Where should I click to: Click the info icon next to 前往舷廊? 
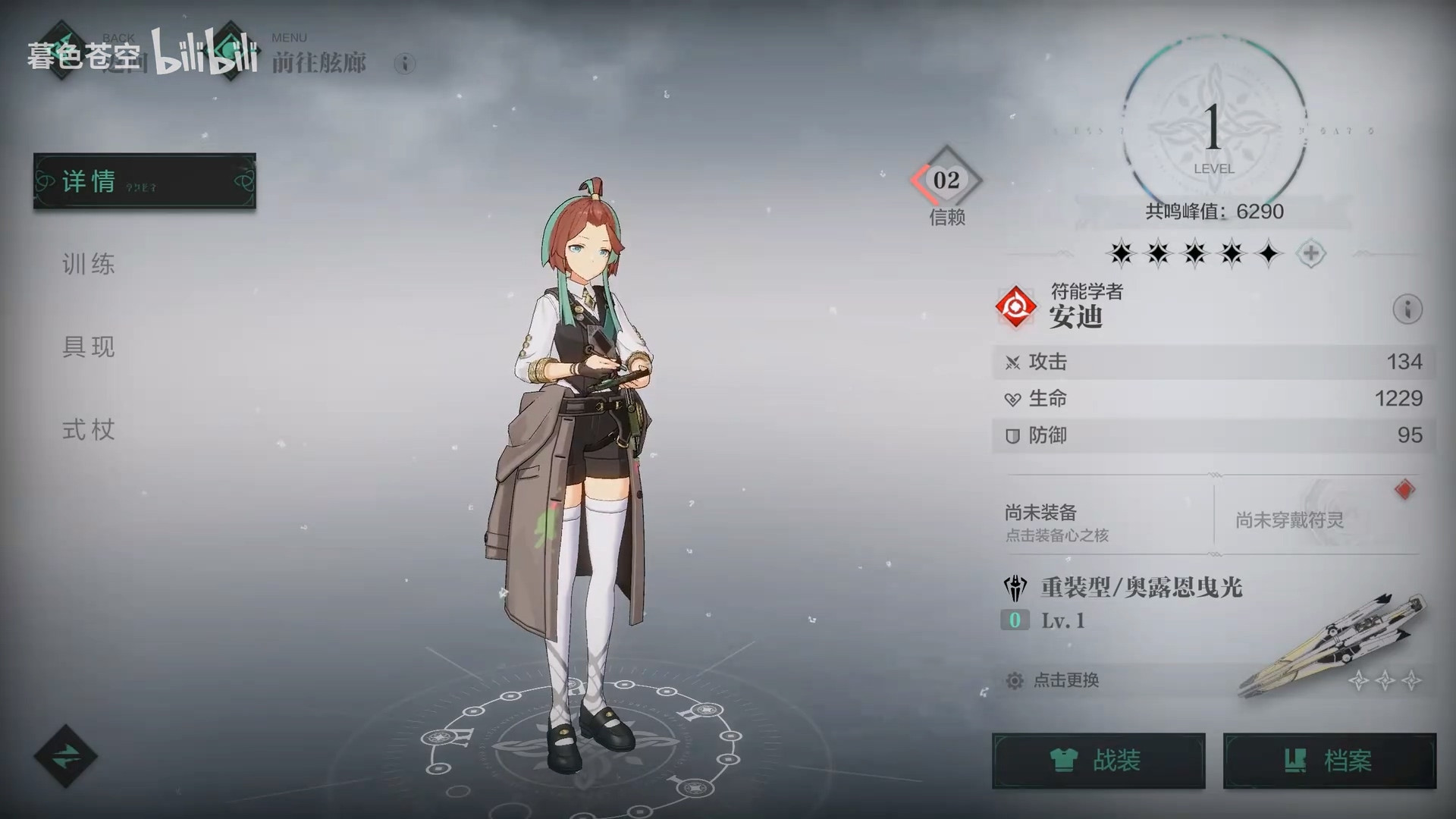tap(405, 64)
